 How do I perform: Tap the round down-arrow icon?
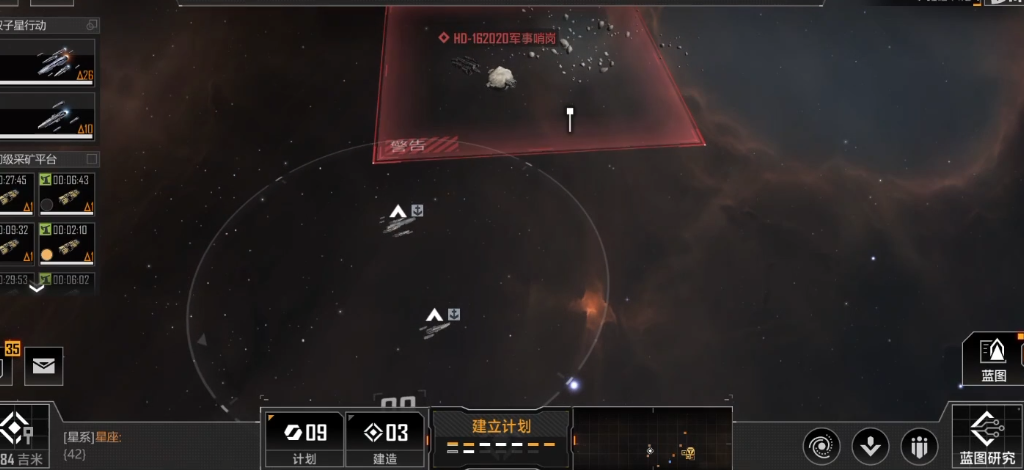[x=869, y=445]
